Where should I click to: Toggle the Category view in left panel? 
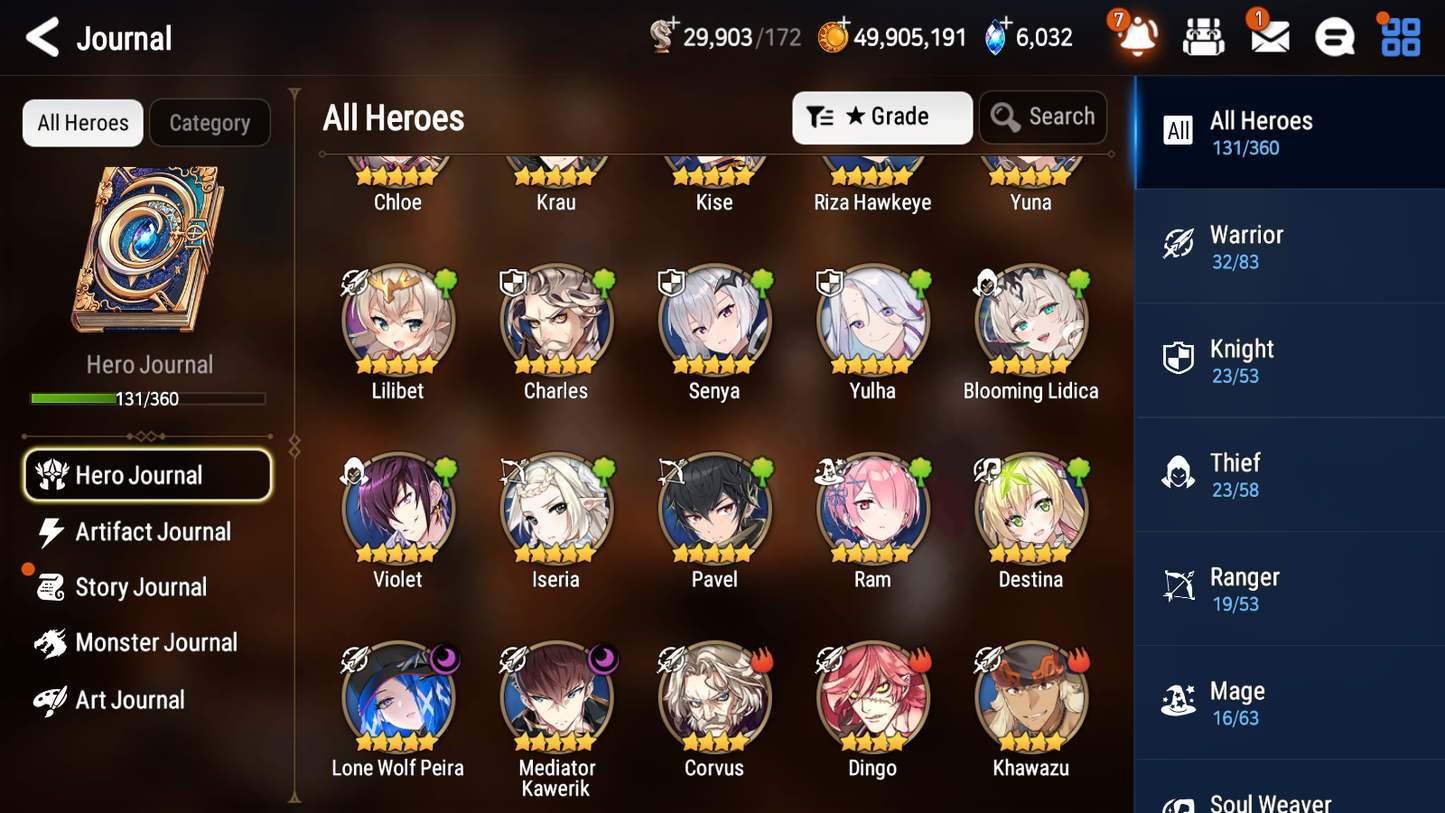[210, 123]
